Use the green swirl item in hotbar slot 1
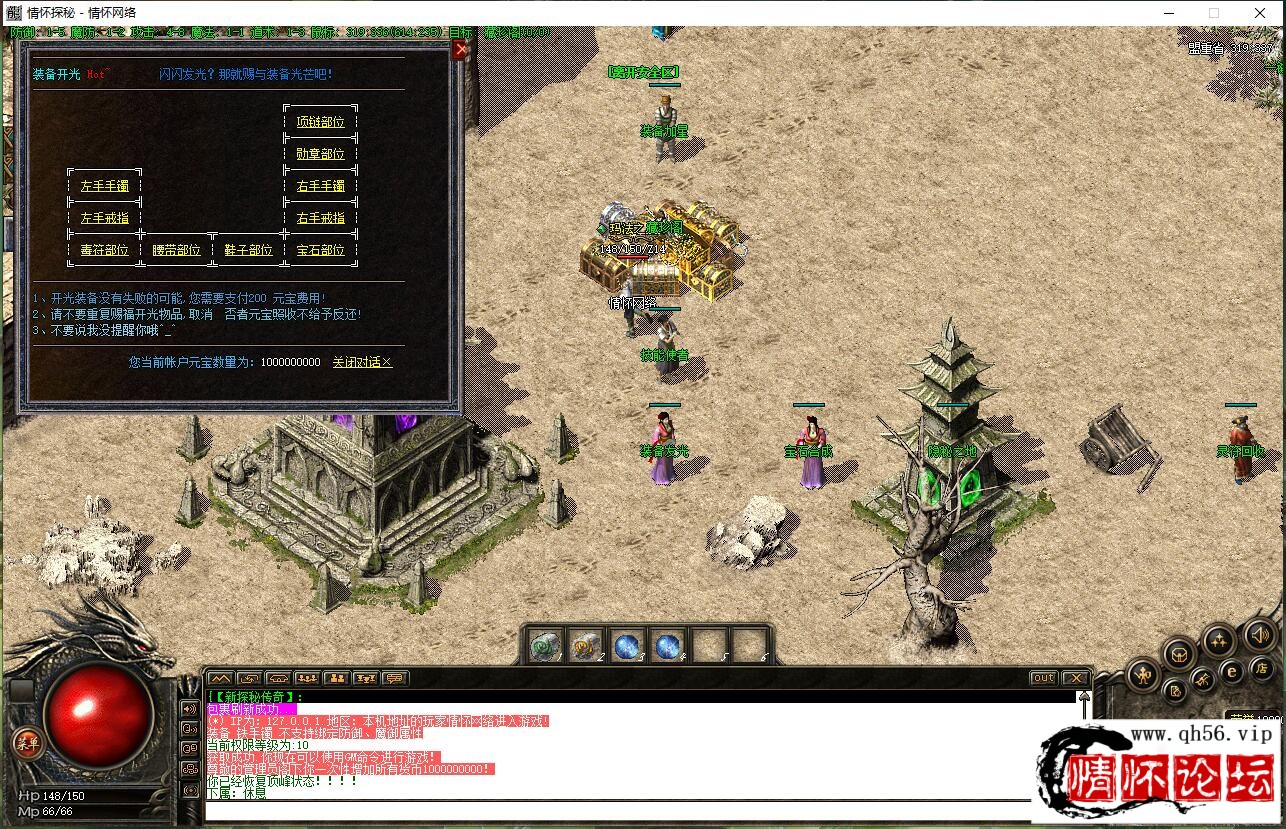This screenshot has width=1286, height=829. (x=546, y=647)
